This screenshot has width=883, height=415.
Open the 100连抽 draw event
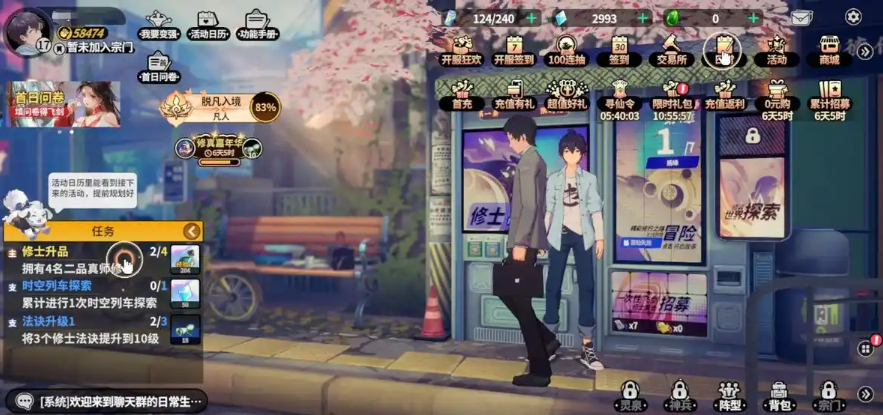(565, 51)
